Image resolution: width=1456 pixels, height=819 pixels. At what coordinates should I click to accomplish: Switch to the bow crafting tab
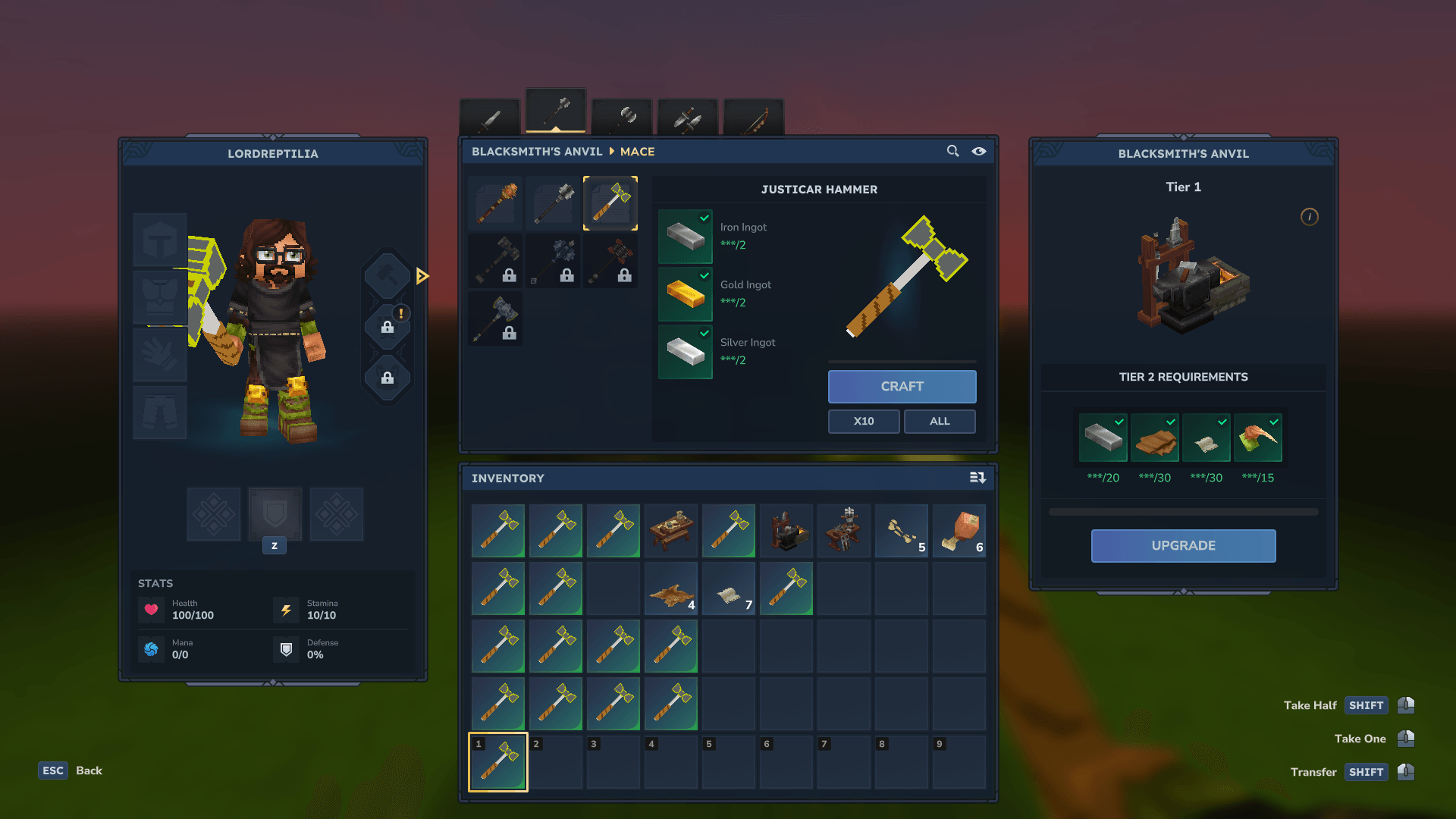[x=754, y=118]
